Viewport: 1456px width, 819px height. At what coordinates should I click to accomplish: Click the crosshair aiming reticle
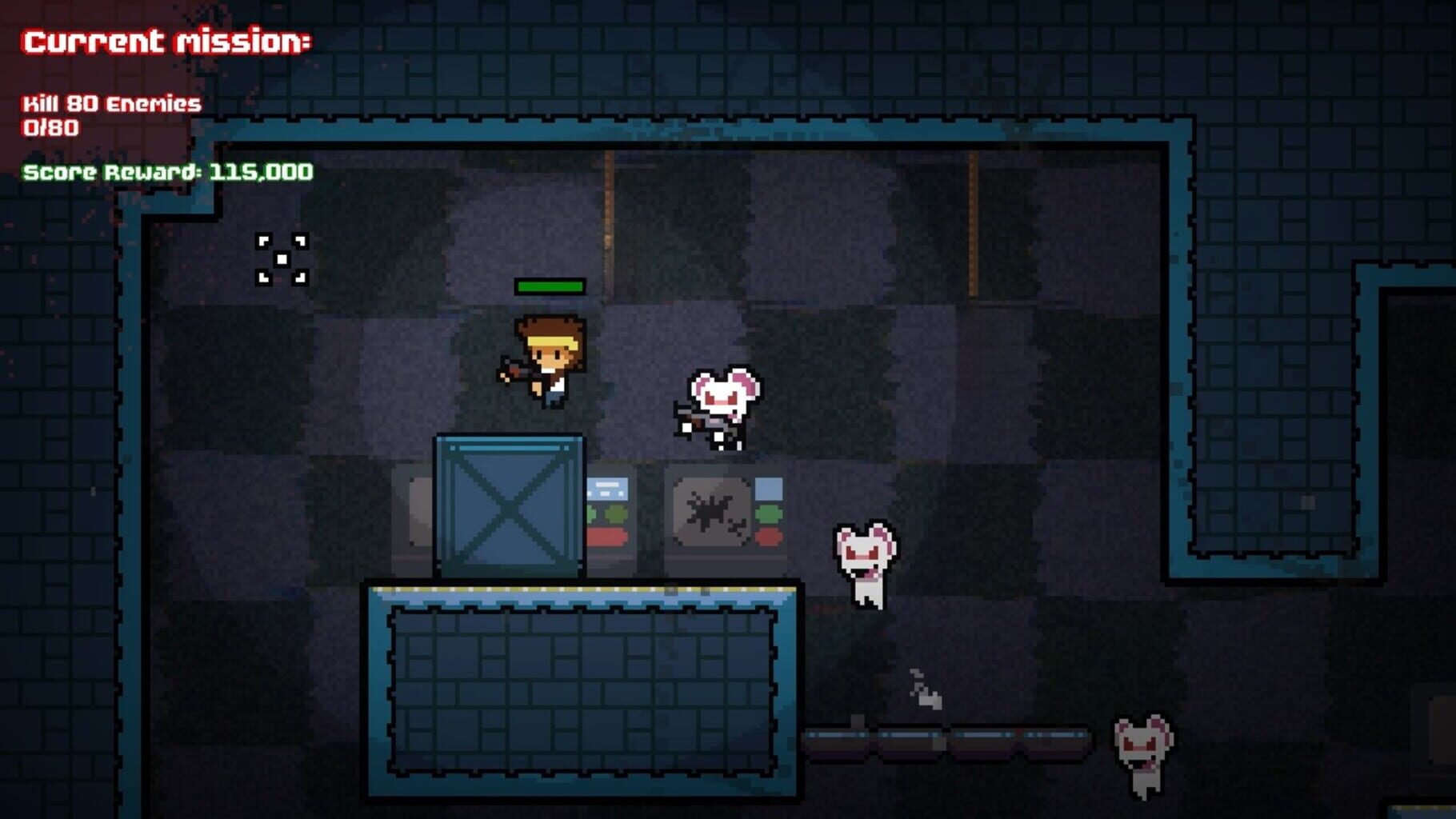282,258
